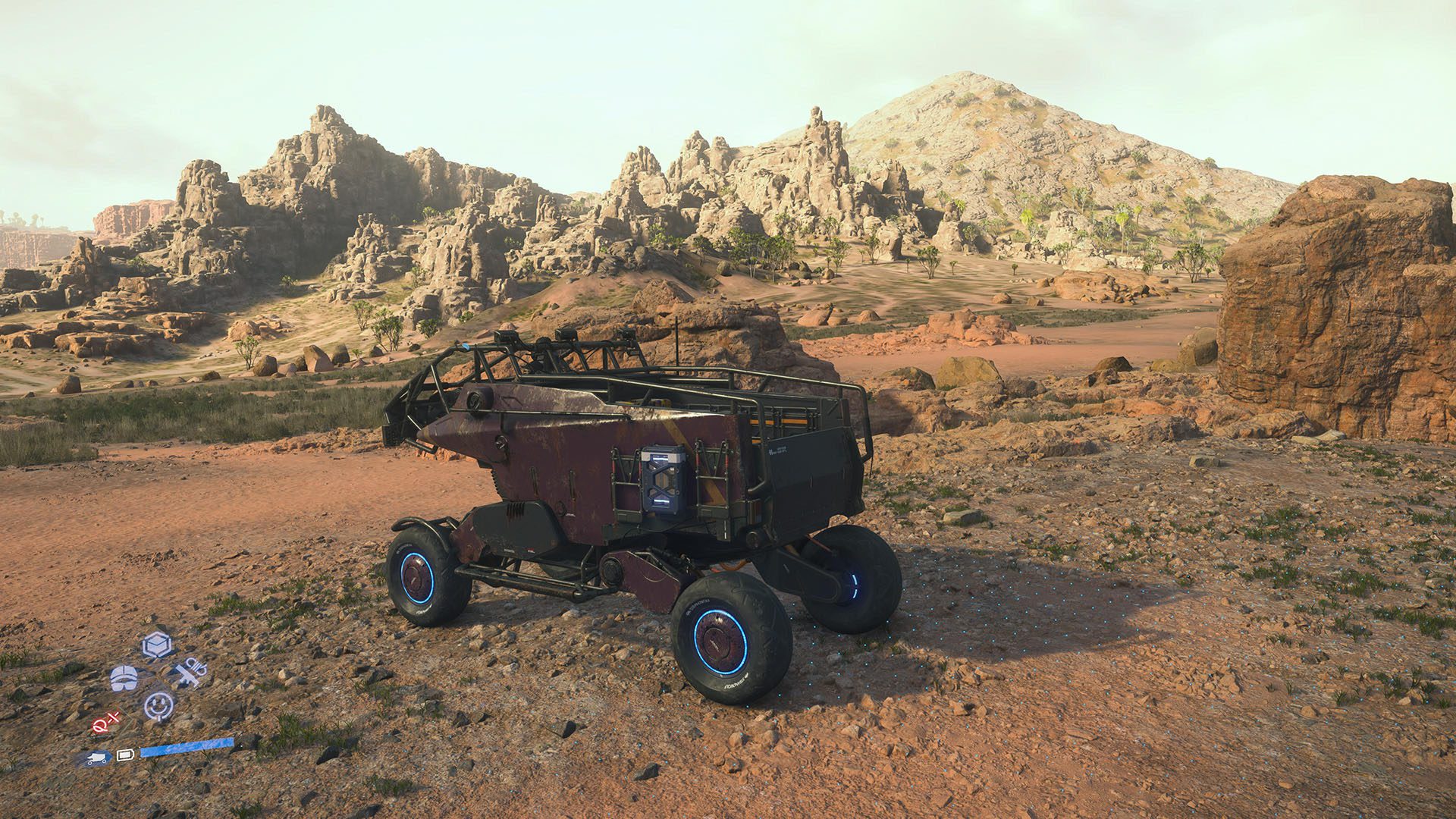Activate the smiley face icon
The width and height of the screenshot is (1456, 819).
pos(158,706)
